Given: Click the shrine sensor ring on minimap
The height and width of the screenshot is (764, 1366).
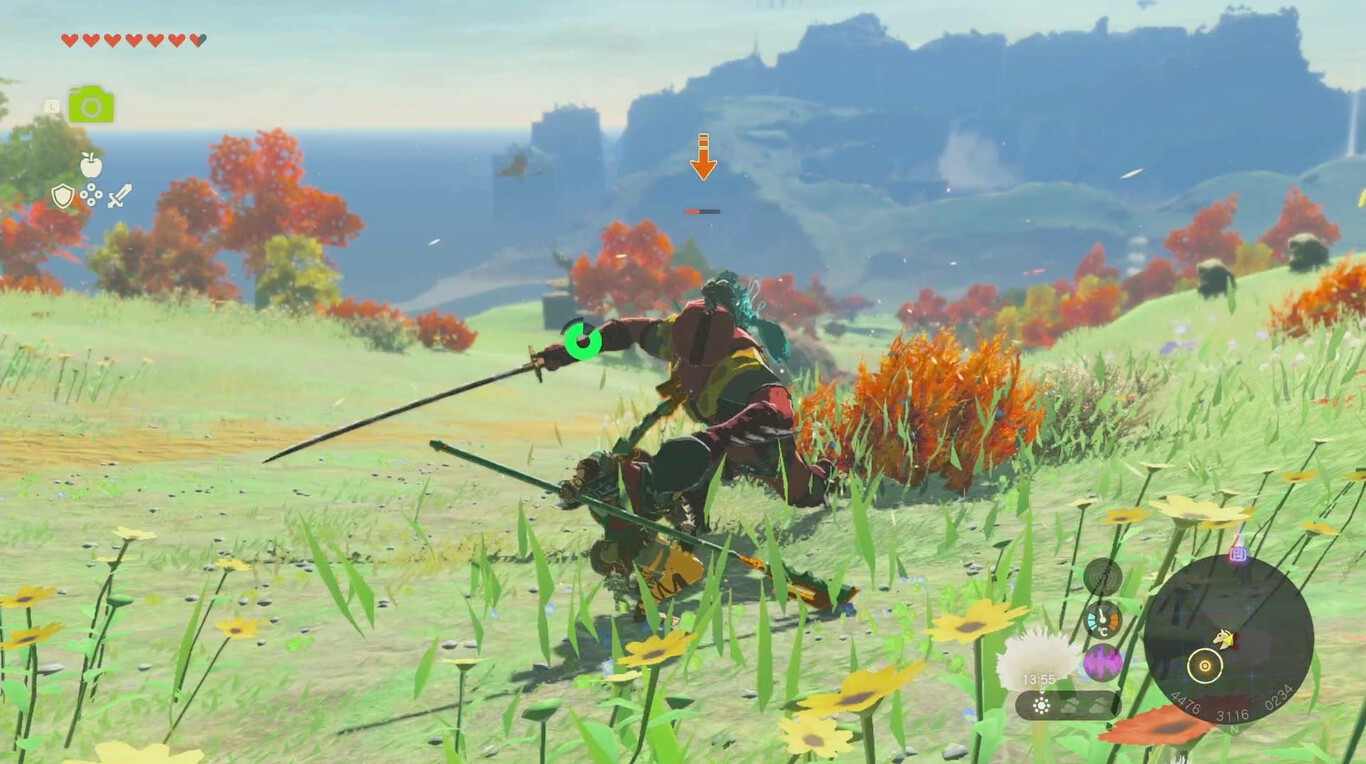Looking at the screenshot, I should [x=1205, y=665].
